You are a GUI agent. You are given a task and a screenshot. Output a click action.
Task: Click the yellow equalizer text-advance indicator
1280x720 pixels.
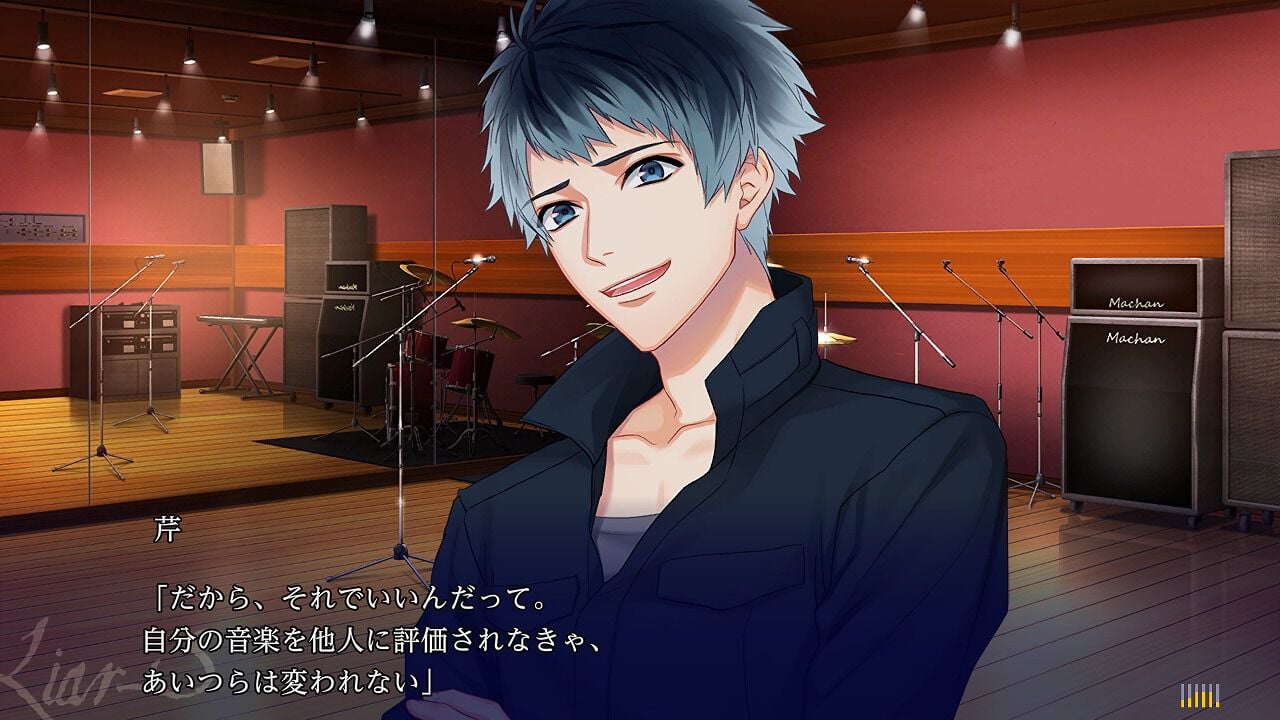[1199, 695]
